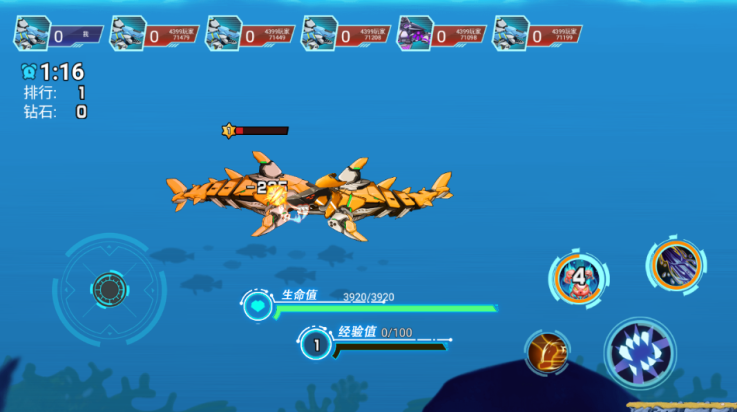This screenshot has height=412, width=737.
Task: Use the orange fist punch skill
Action: click(x=547, y=352)
